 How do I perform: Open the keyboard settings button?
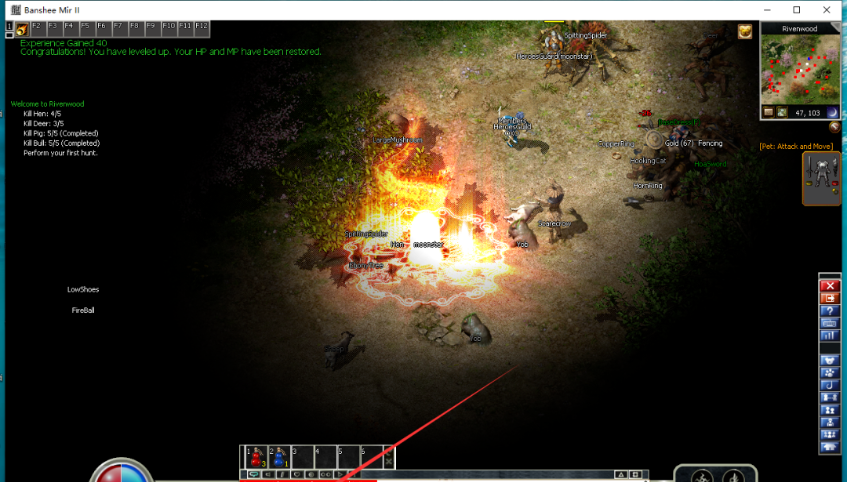coord(828,323)
